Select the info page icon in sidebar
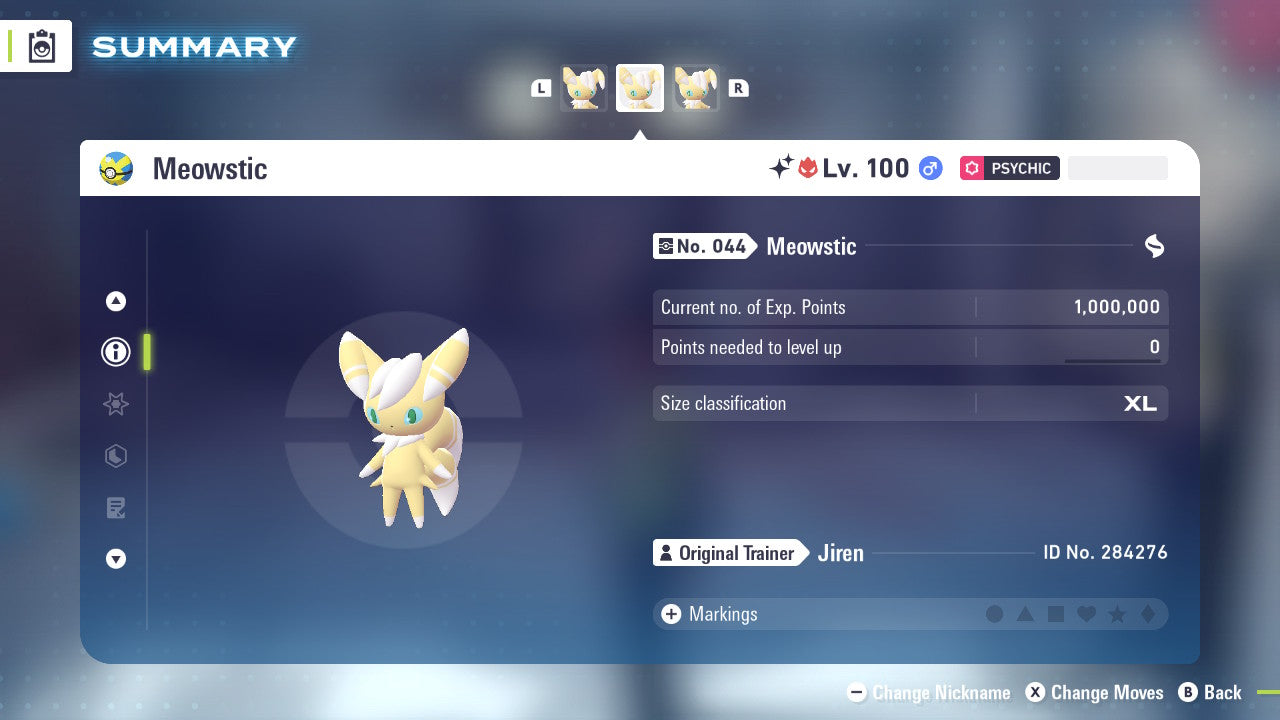 click(115, 352)
